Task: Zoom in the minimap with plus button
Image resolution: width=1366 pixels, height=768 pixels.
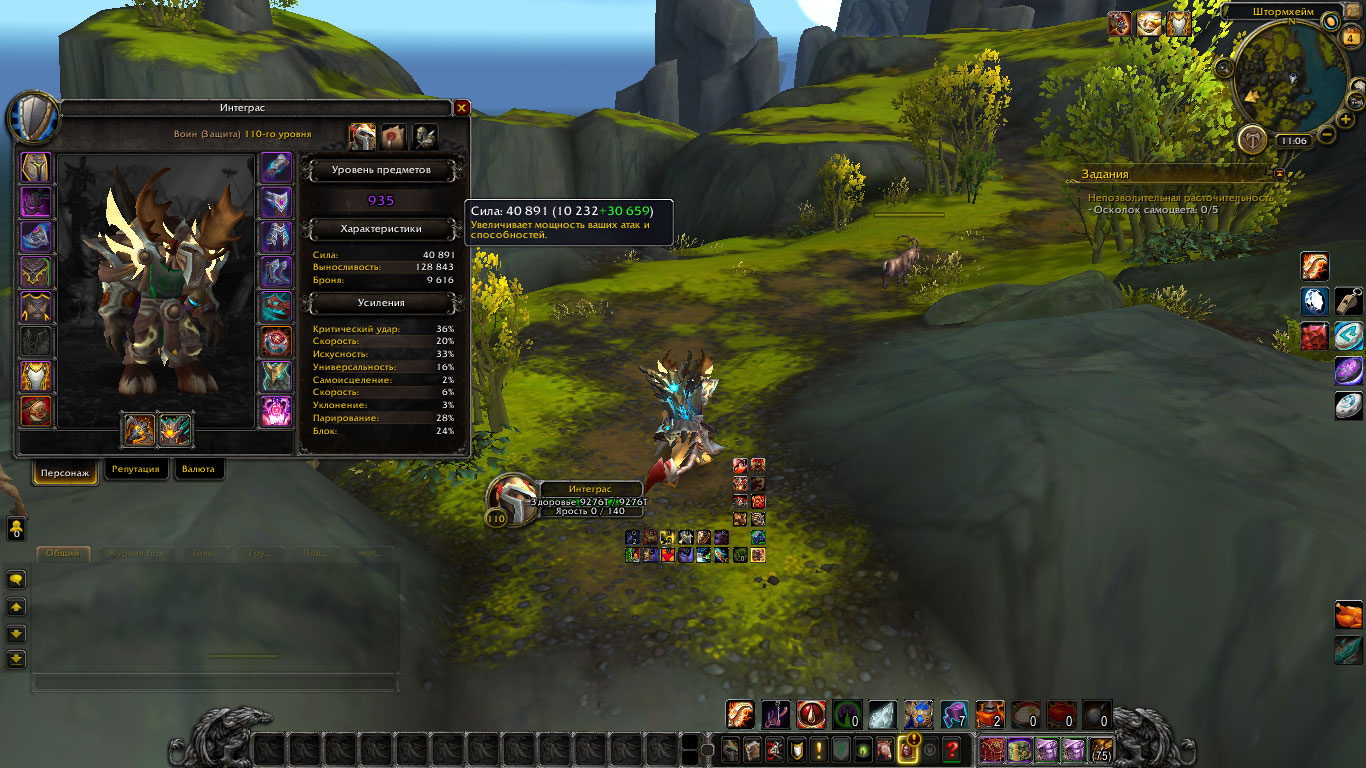Action: pyautogui.click(x=1346, y=119)
